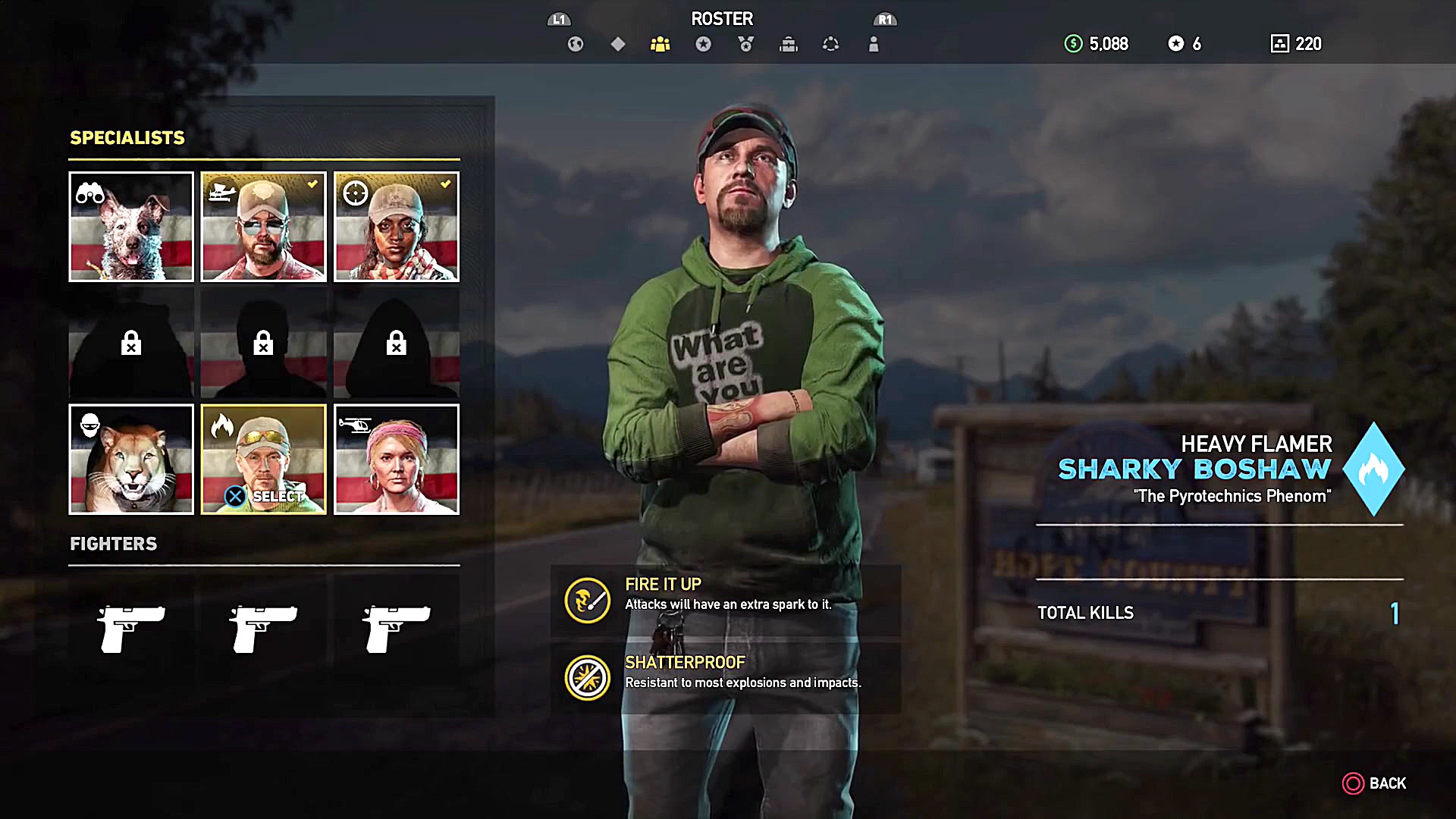Open the briefcase Shop icon in the header
Screen dimensions: 1456x819
tap(789, 44)
